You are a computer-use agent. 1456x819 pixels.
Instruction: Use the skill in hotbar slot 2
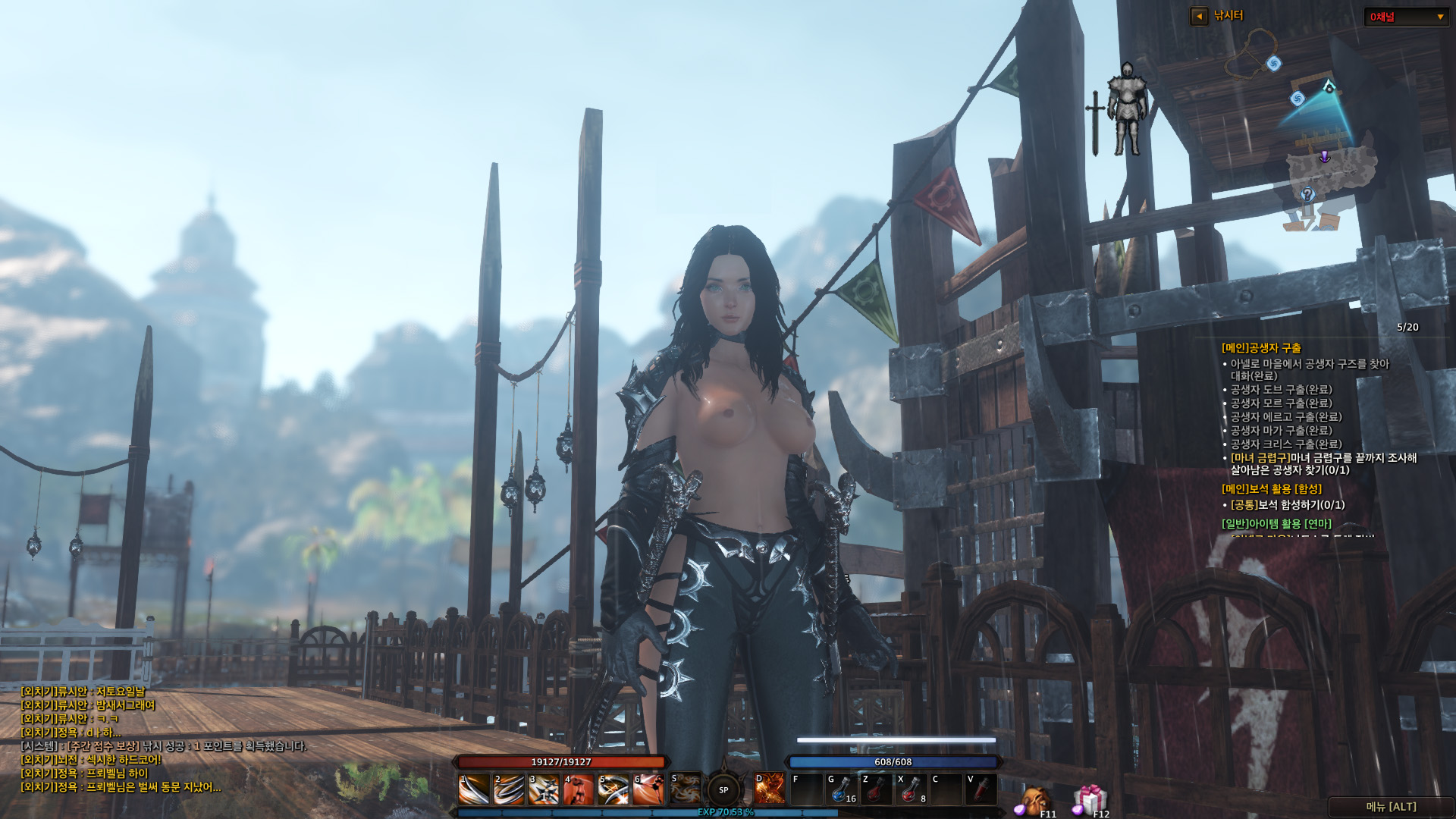point(509,789)
